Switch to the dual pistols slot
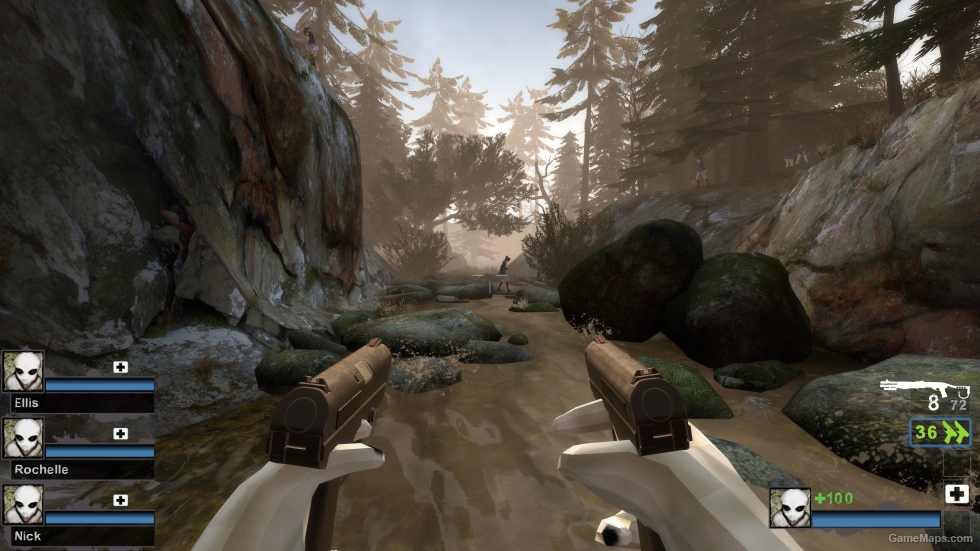 940,432
